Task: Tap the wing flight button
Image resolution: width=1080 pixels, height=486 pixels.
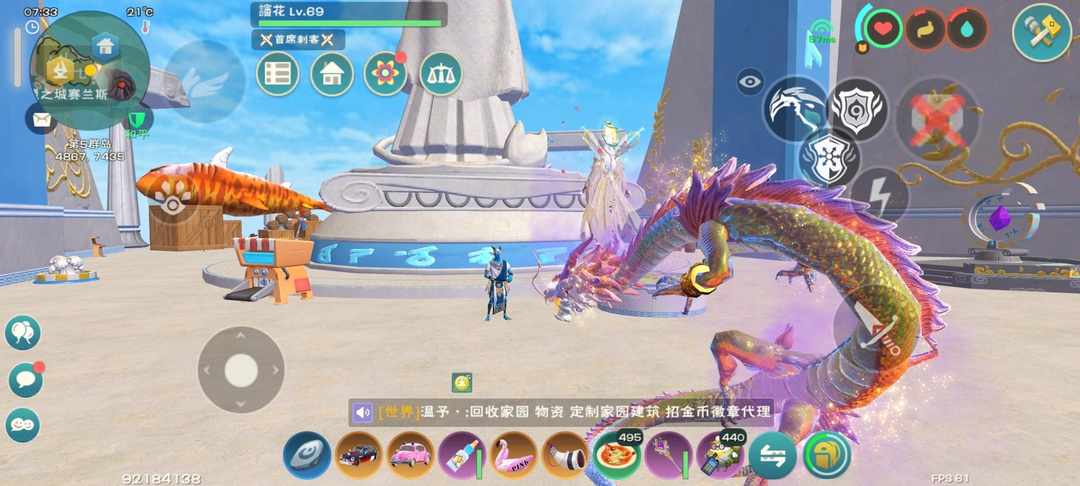Action: [x=204, y=82]
